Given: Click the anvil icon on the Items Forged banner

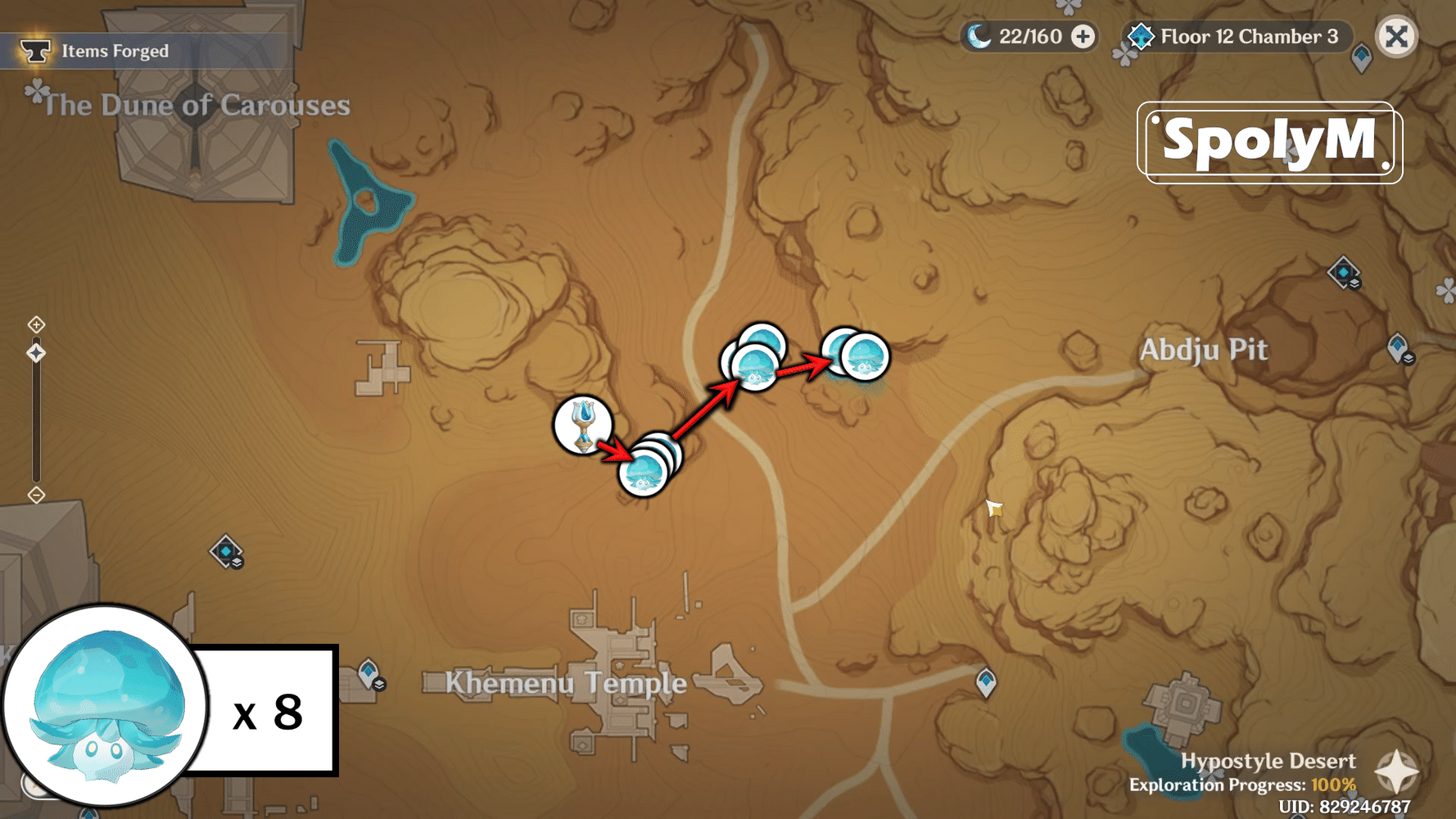Looking at the screenshot, I should click(36, 49).
